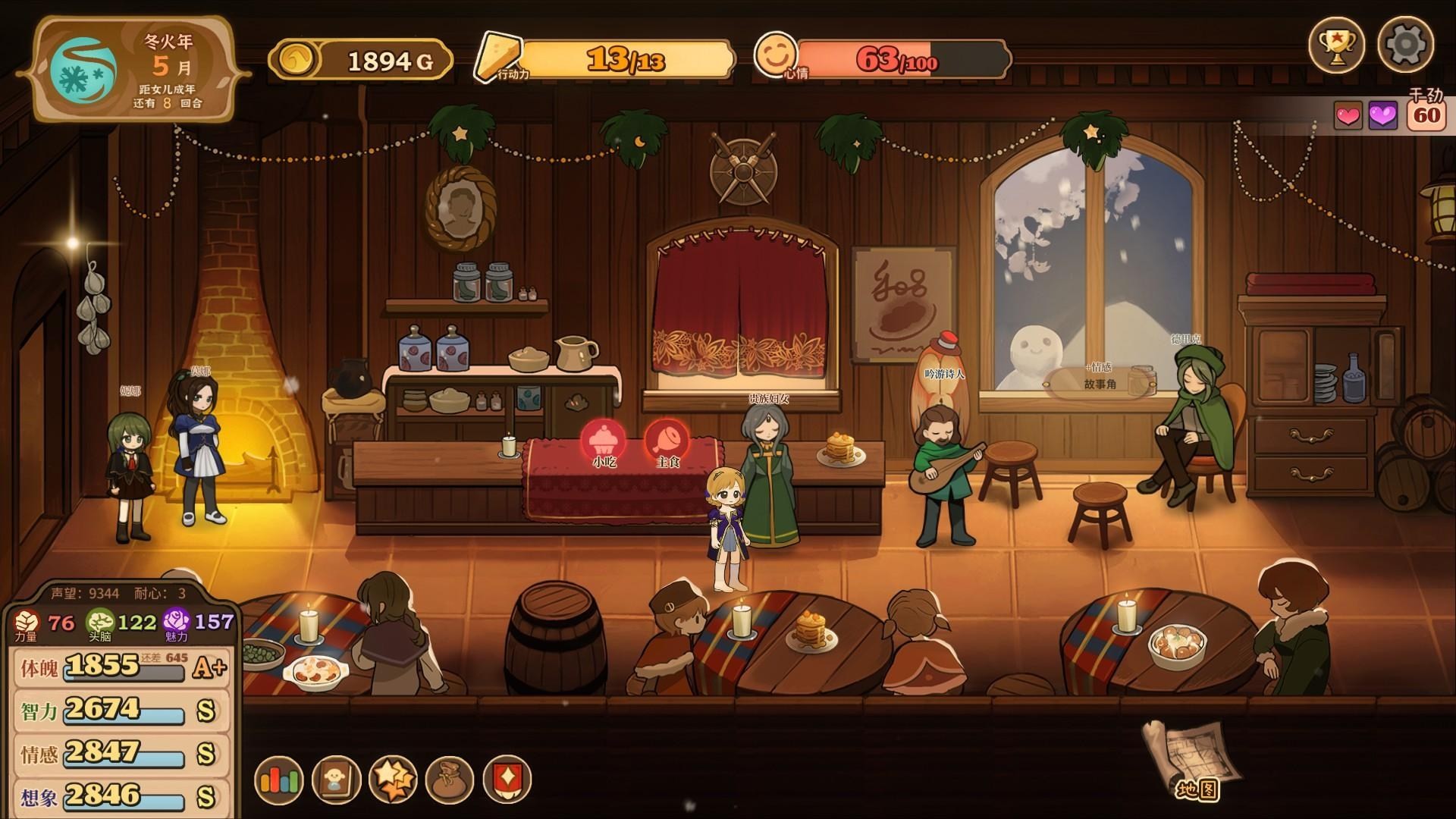Select the 智力 intelligence stat row
1456x819 pixels.
click(121, 711)
